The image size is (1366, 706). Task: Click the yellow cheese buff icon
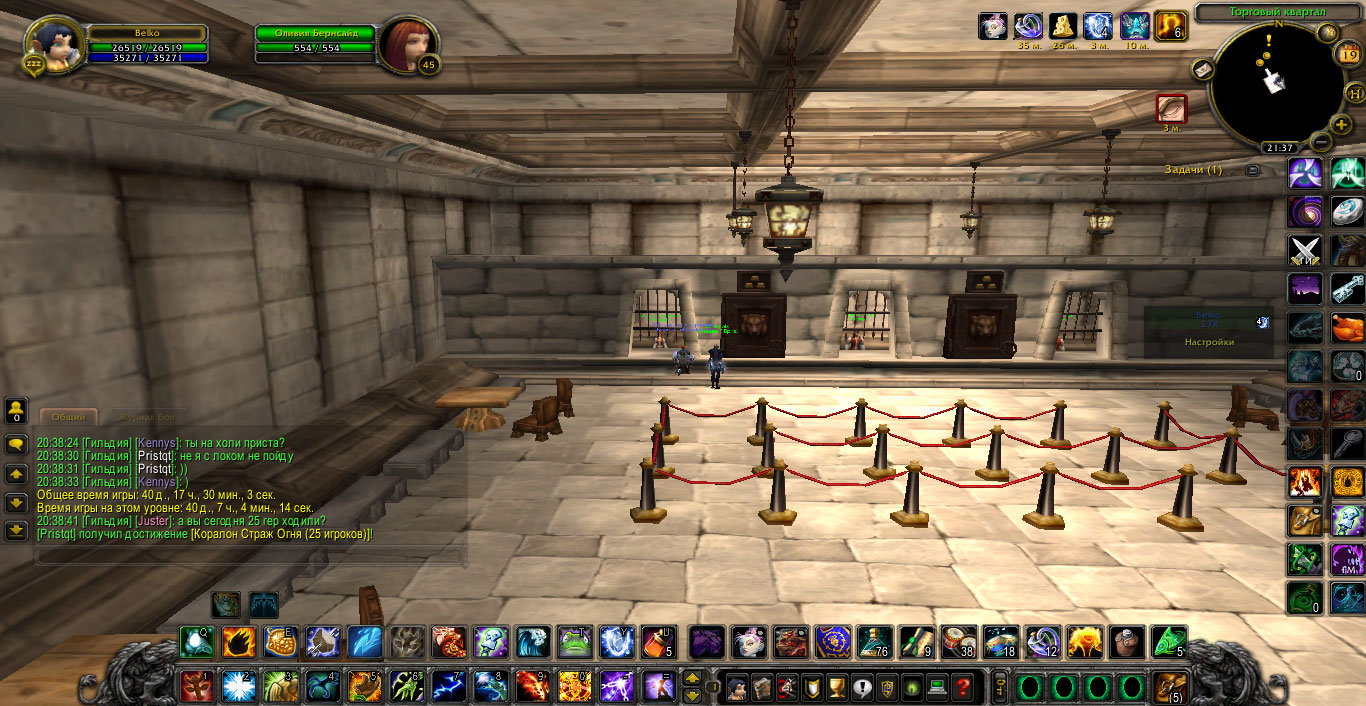(1062, 26)
